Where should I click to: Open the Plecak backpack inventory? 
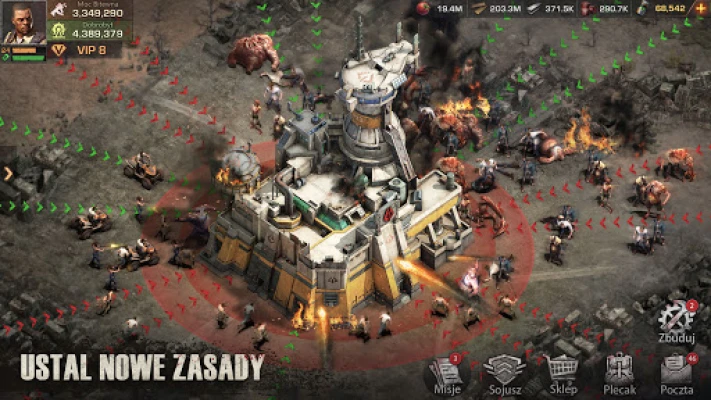620,372
